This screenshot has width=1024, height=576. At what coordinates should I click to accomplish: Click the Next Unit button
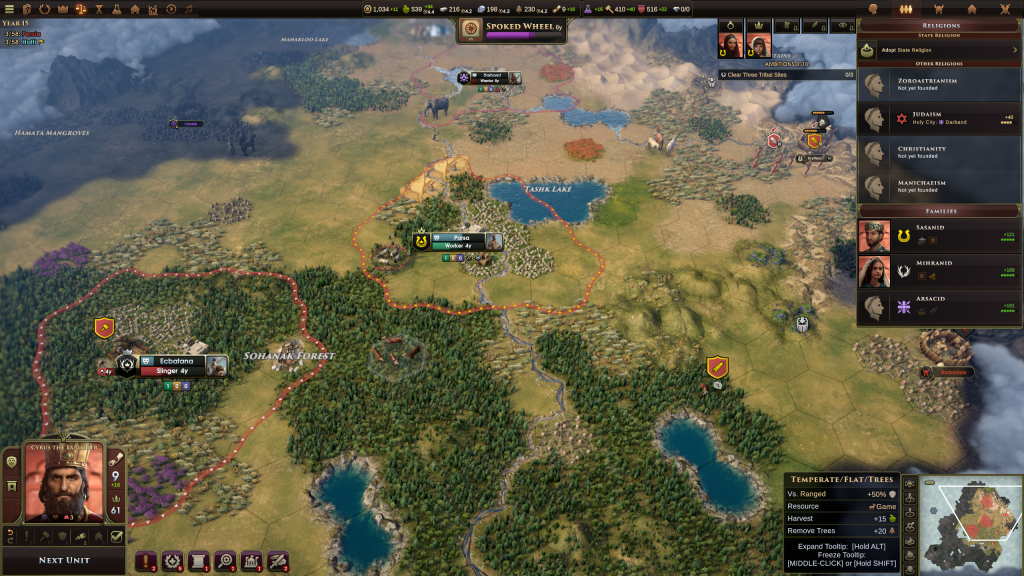(64, 560)
